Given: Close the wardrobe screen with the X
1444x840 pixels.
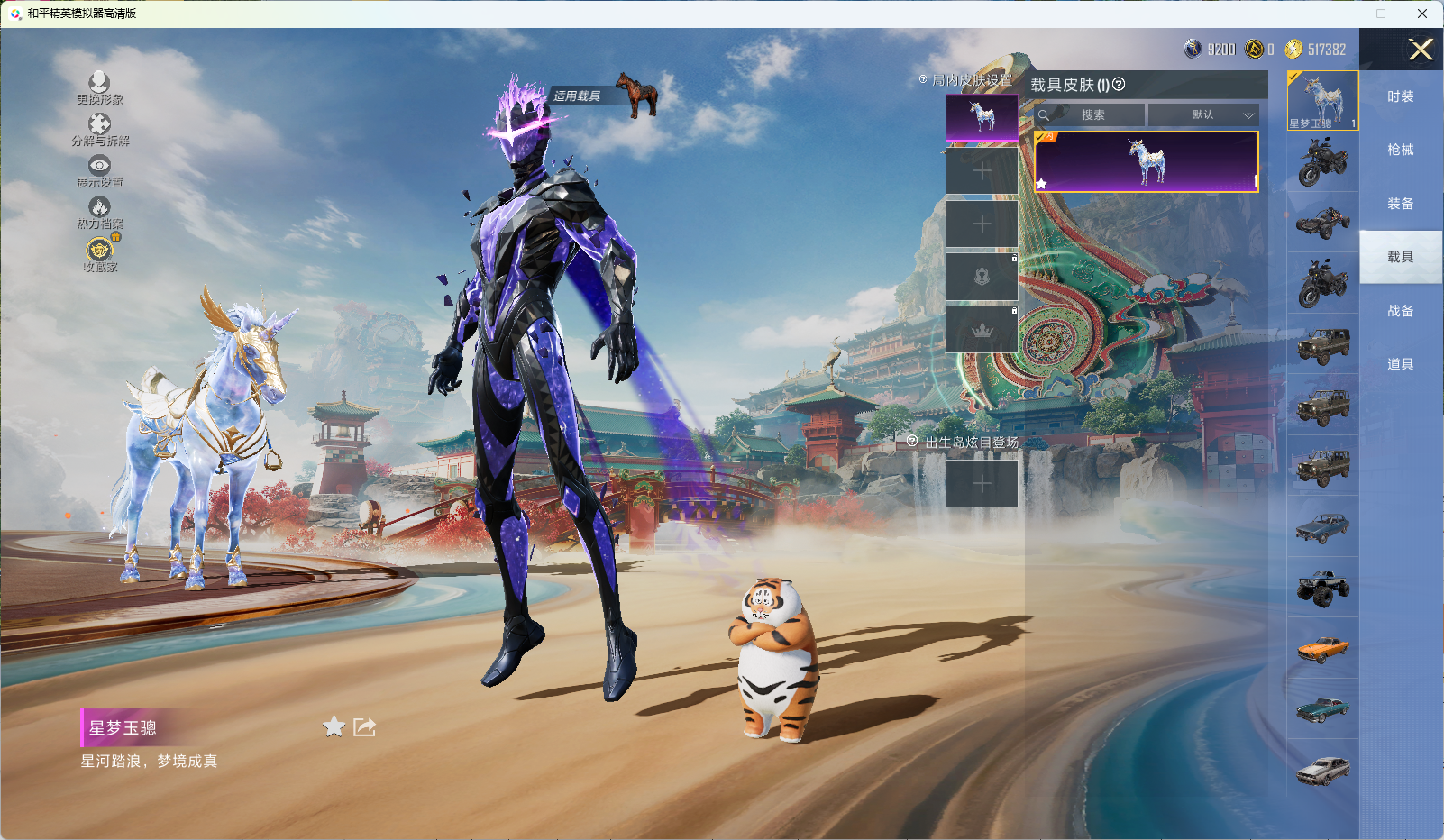Looking at the screenshot, I should [1421, 50].
